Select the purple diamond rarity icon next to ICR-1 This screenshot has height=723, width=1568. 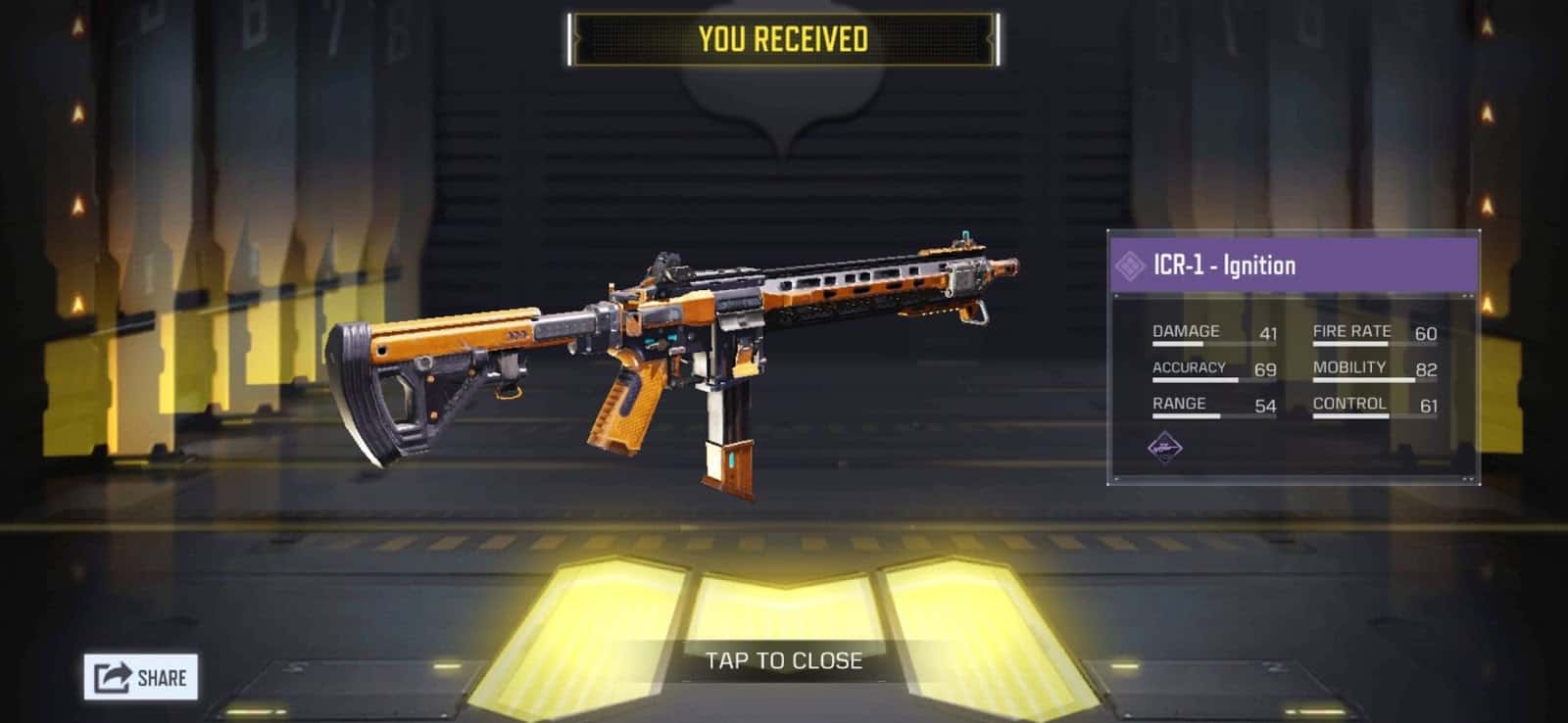[1131, 264]
